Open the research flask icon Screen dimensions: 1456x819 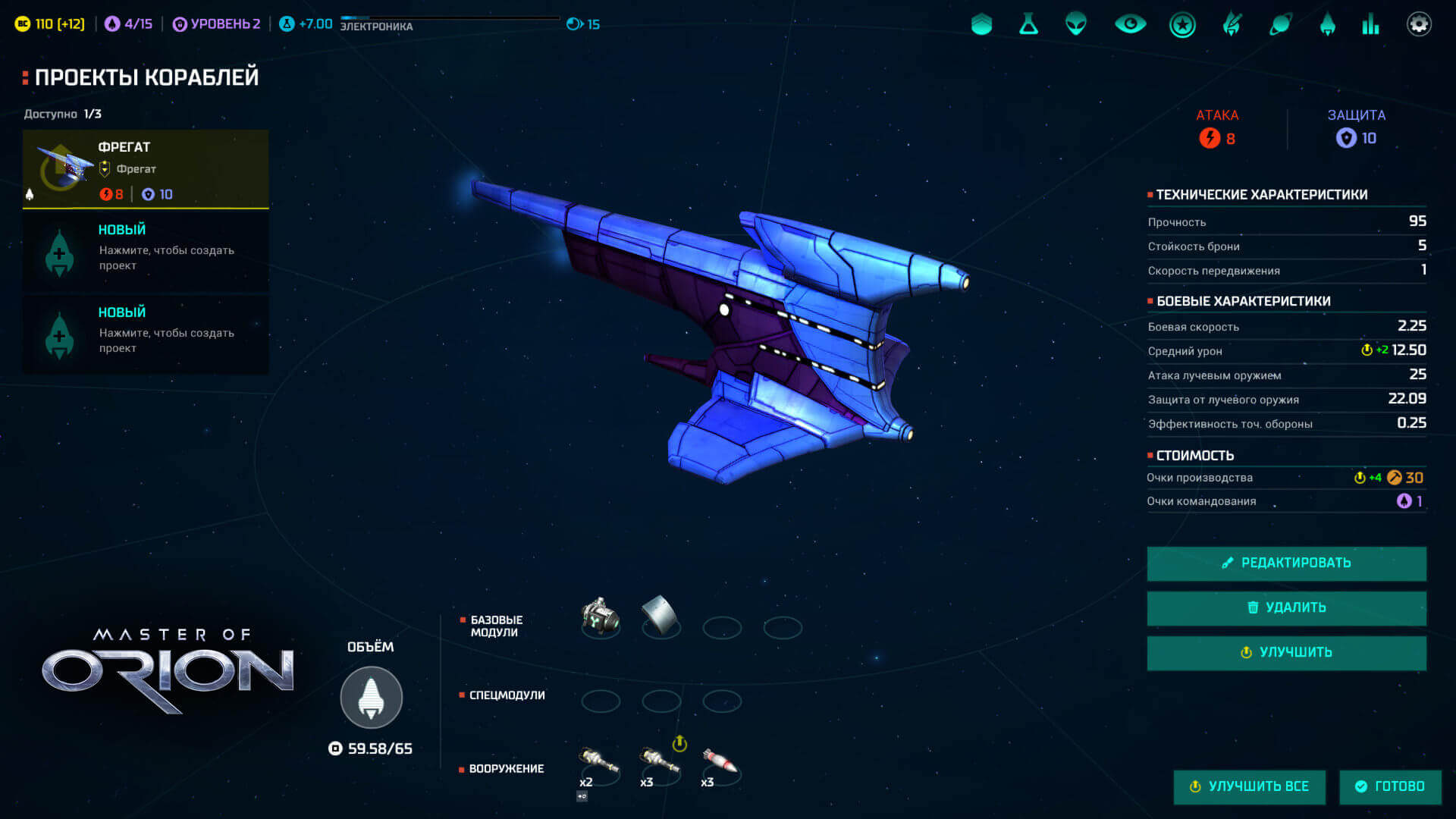tap(1028, 24)
